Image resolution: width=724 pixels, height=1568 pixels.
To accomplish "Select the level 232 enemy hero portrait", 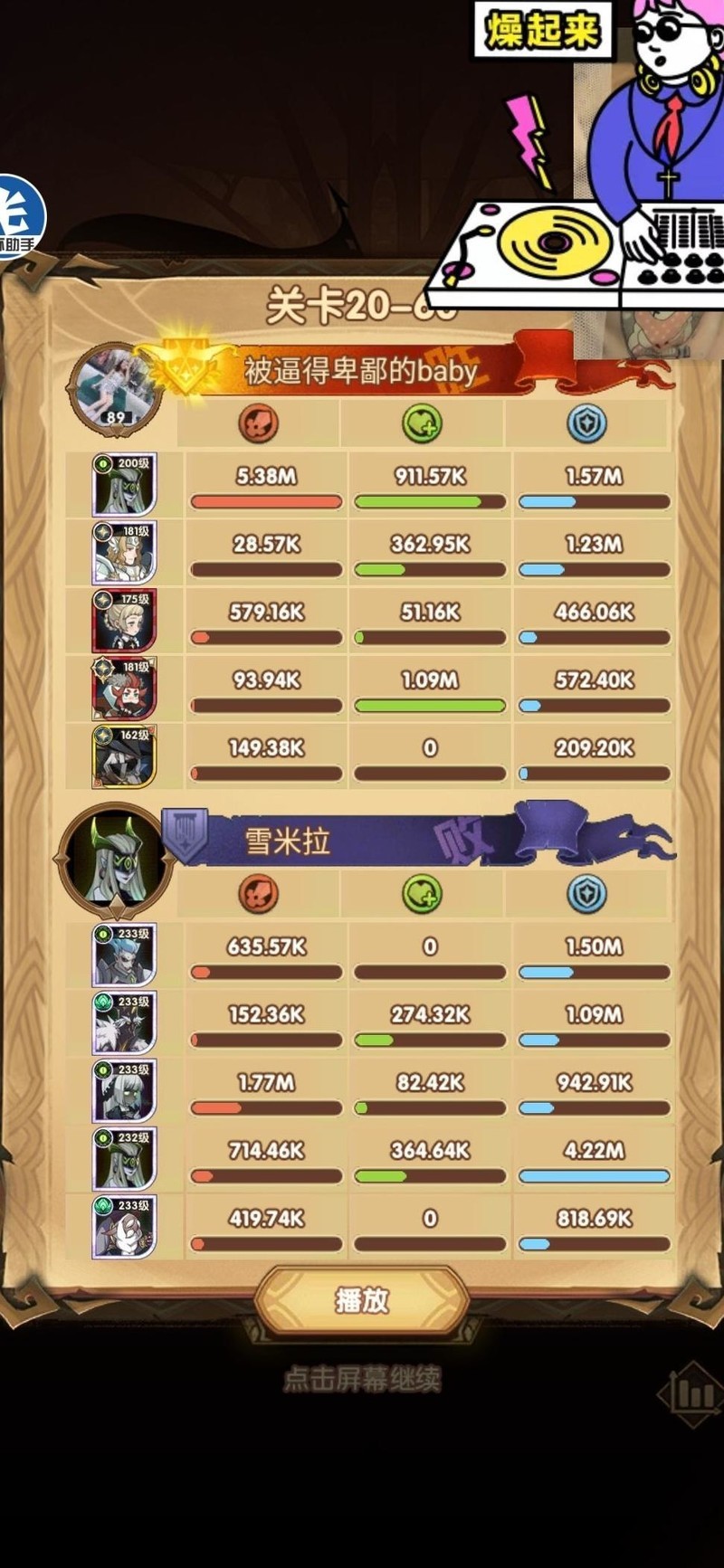I will pos(125,1159).
